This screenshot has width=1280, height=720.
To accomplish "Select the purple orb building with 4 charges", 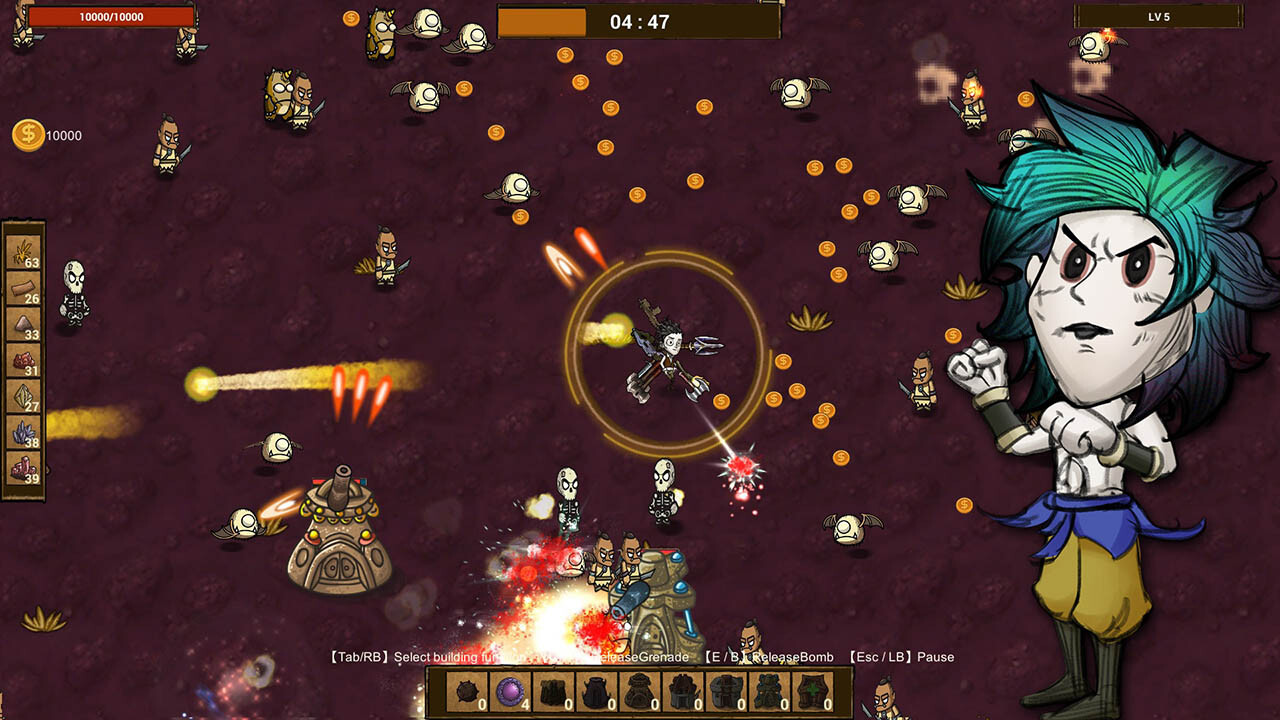I will pyautogui.click(x=509, y=692).
